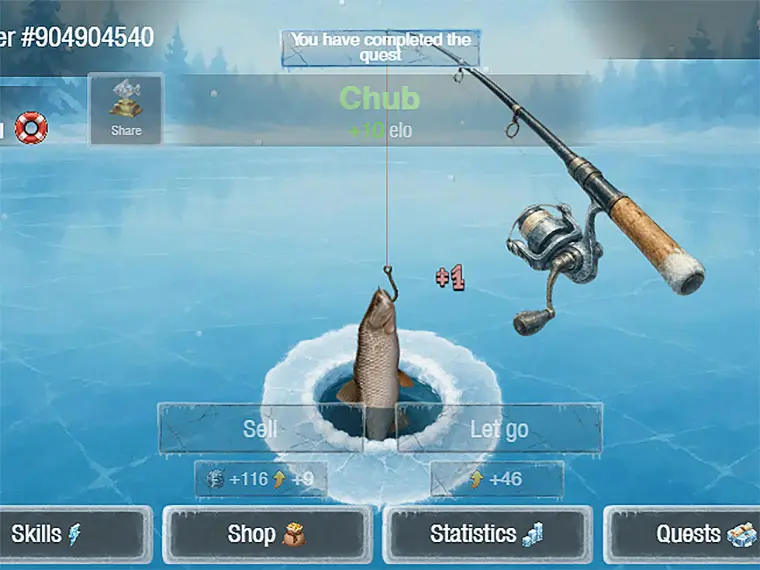This screenshot has width=760, height=570.
Task: Click the red lifebuoy icon
Action: tap(31, 128)
